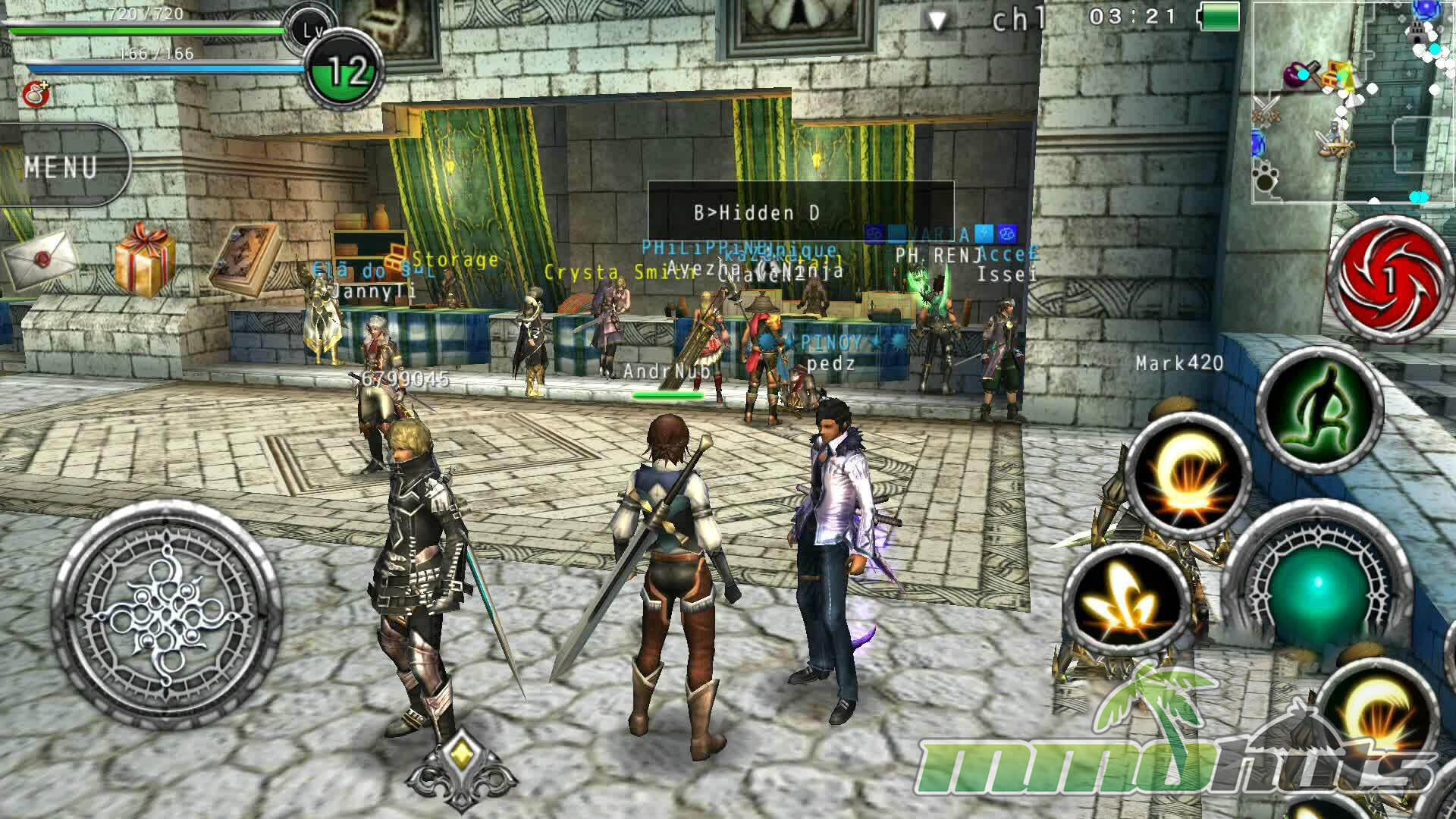
Task: Tap the red potion bag icon
Action: (x=34, y=94)
